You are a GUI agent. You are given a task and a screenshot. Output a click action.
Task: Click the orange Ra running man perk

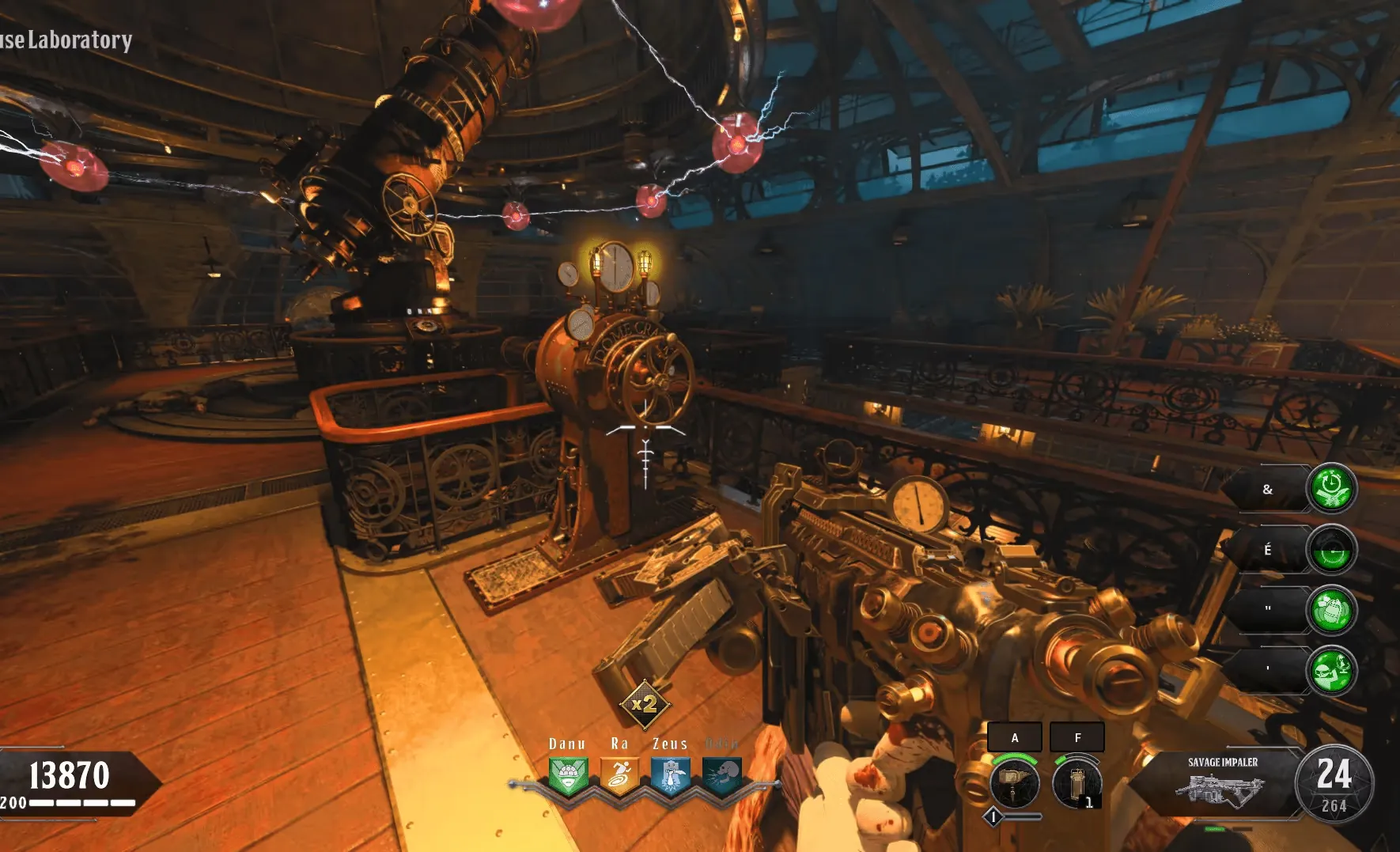(619, 775)
